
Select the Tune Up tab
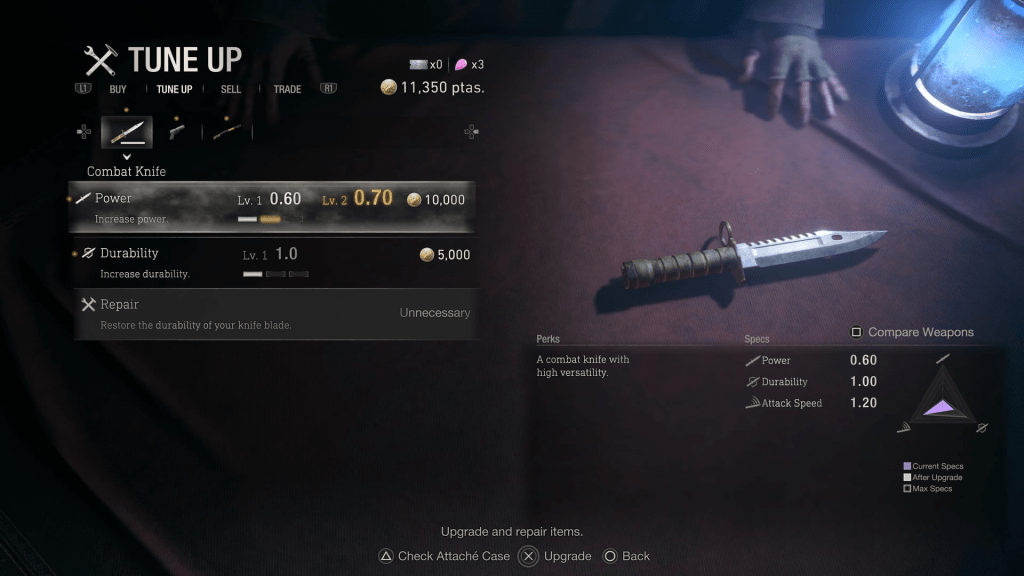point(174,89)
